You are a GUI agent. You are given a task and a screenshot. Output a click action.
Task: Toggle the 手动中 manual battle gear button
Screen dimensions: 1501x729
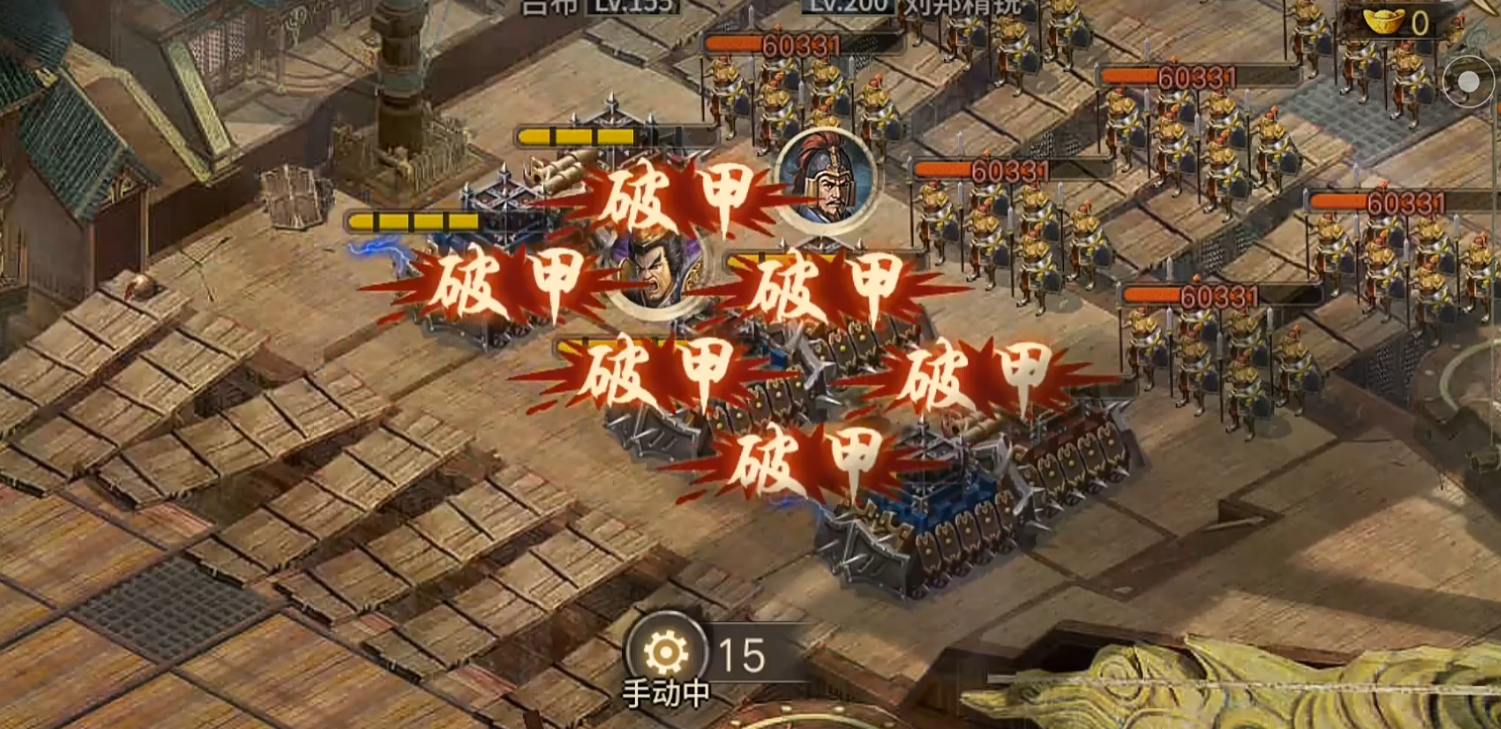click(x=665, y=653)
